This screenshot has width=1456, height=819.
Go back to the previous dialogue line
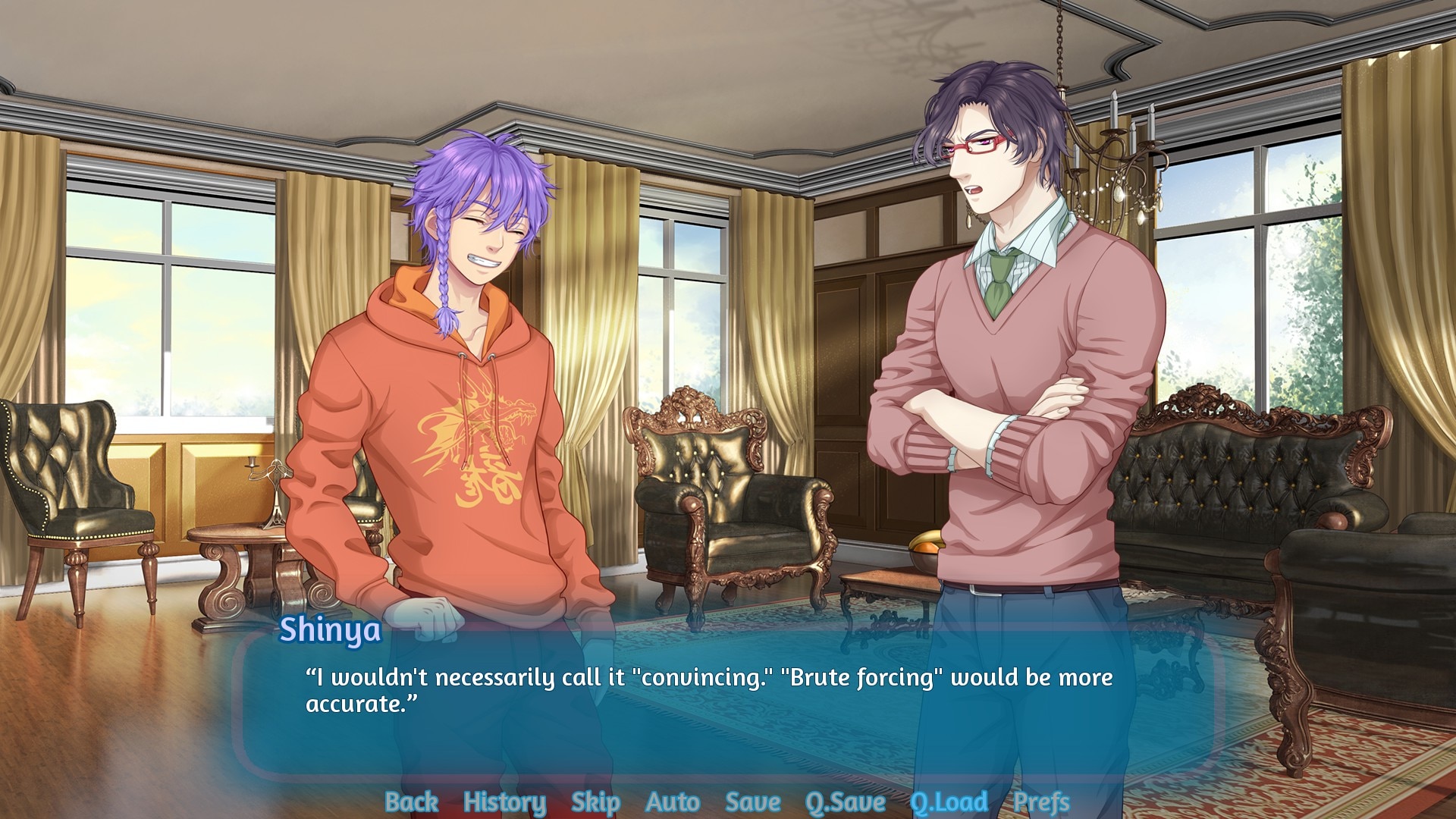(x=411, y=802)
